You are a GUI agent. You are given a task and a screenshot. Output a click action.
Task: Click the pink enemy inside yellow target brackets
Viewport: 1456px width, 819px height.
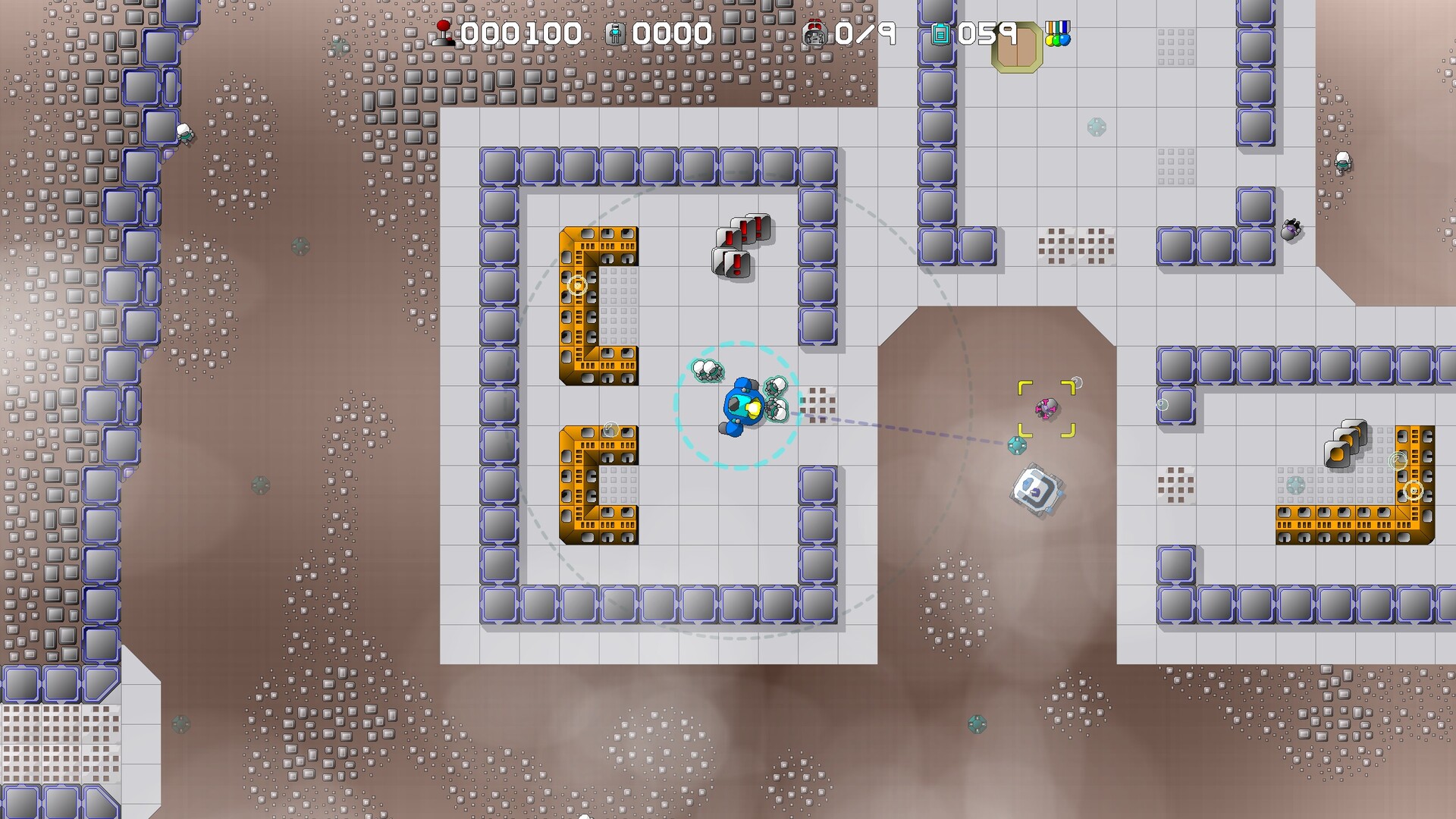tap(1046, 408)
